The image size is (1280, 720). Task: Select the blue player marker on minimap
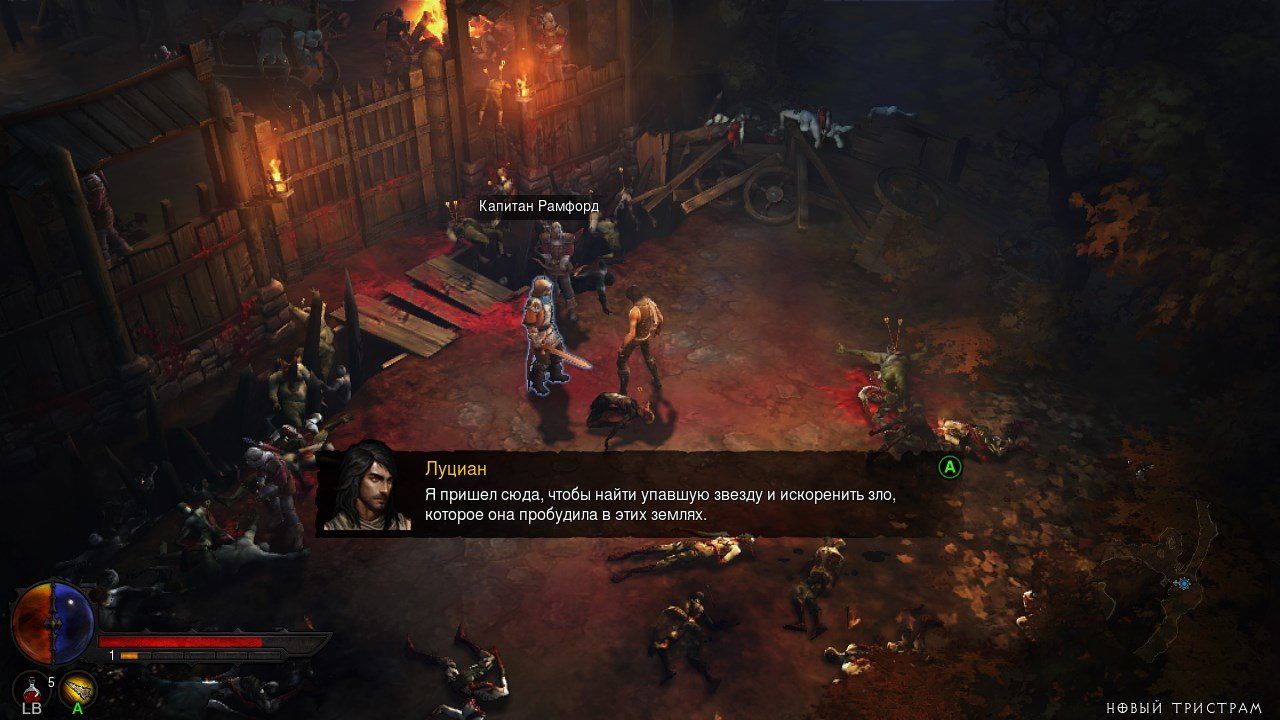click(x=1184, y=583)
